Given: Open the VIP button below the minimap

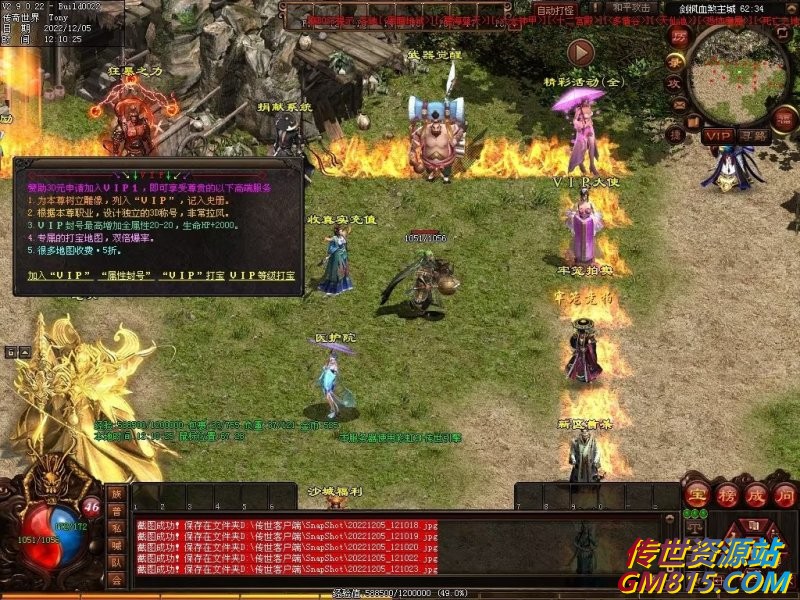Looking at the screenshot, I should coord(717,135).
